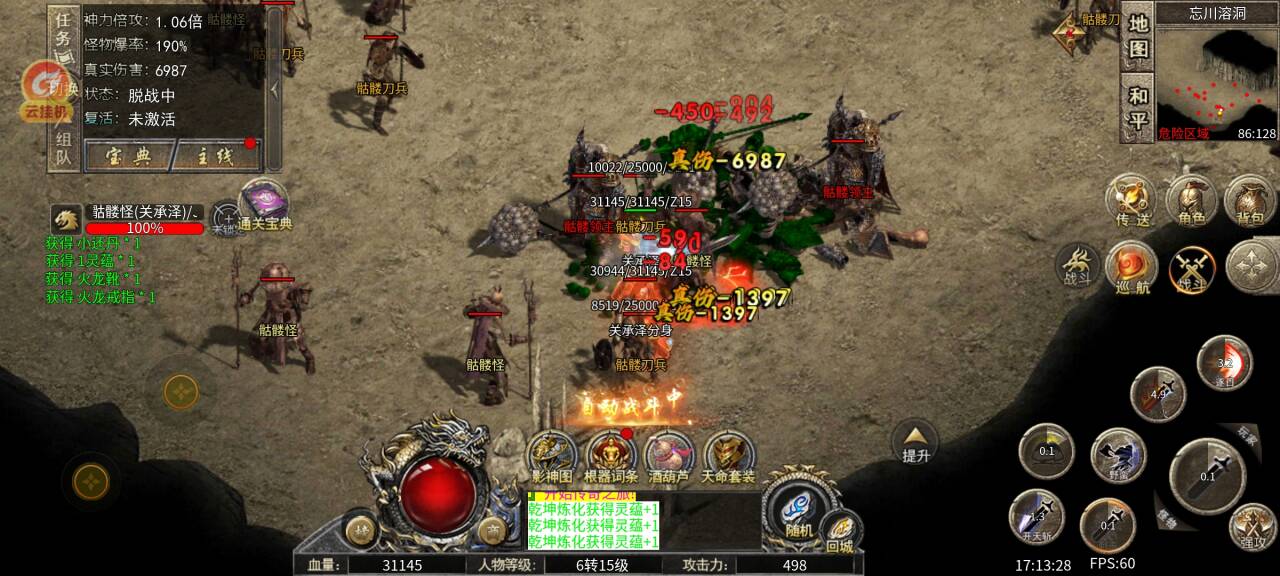The height and width of the screenshot is (576, 1280).
Task: Open the 根器词条 menu
Action: pos(611,457)
